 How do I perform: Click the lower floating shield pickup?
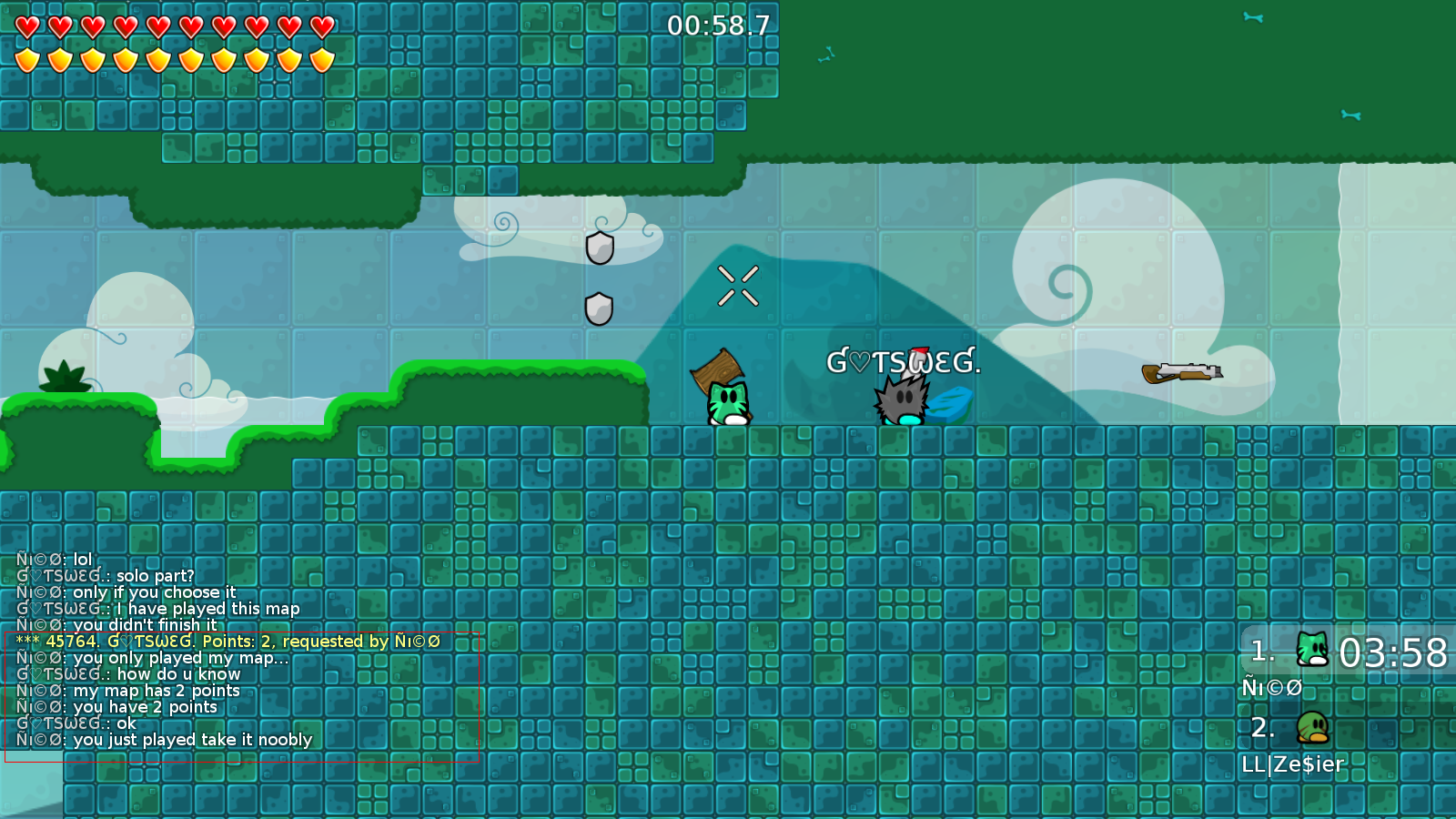point(598,307)
